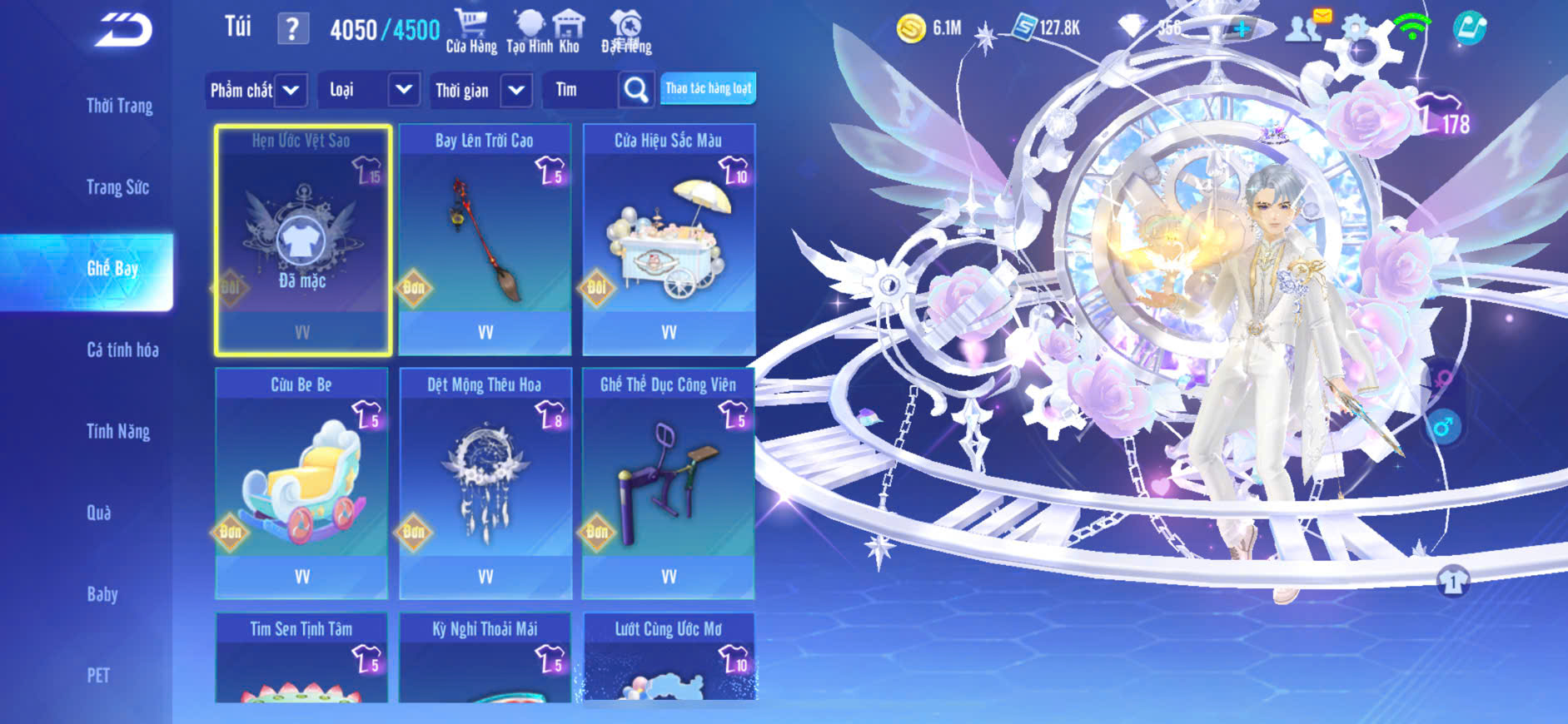The width and height of the screenshot is (1568, 724).
Task: Choose the Cửa Hiệu Sắc Màu cart item
Action: click(x=669, y=240)
